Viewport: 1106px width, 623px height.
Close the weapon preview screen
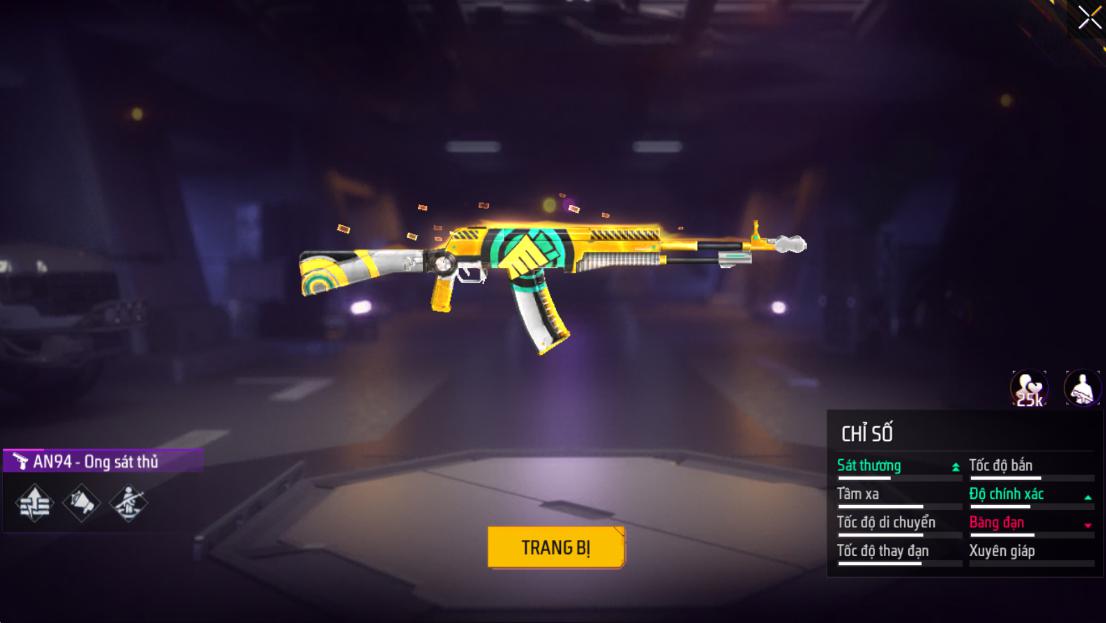click(1088, 18)
